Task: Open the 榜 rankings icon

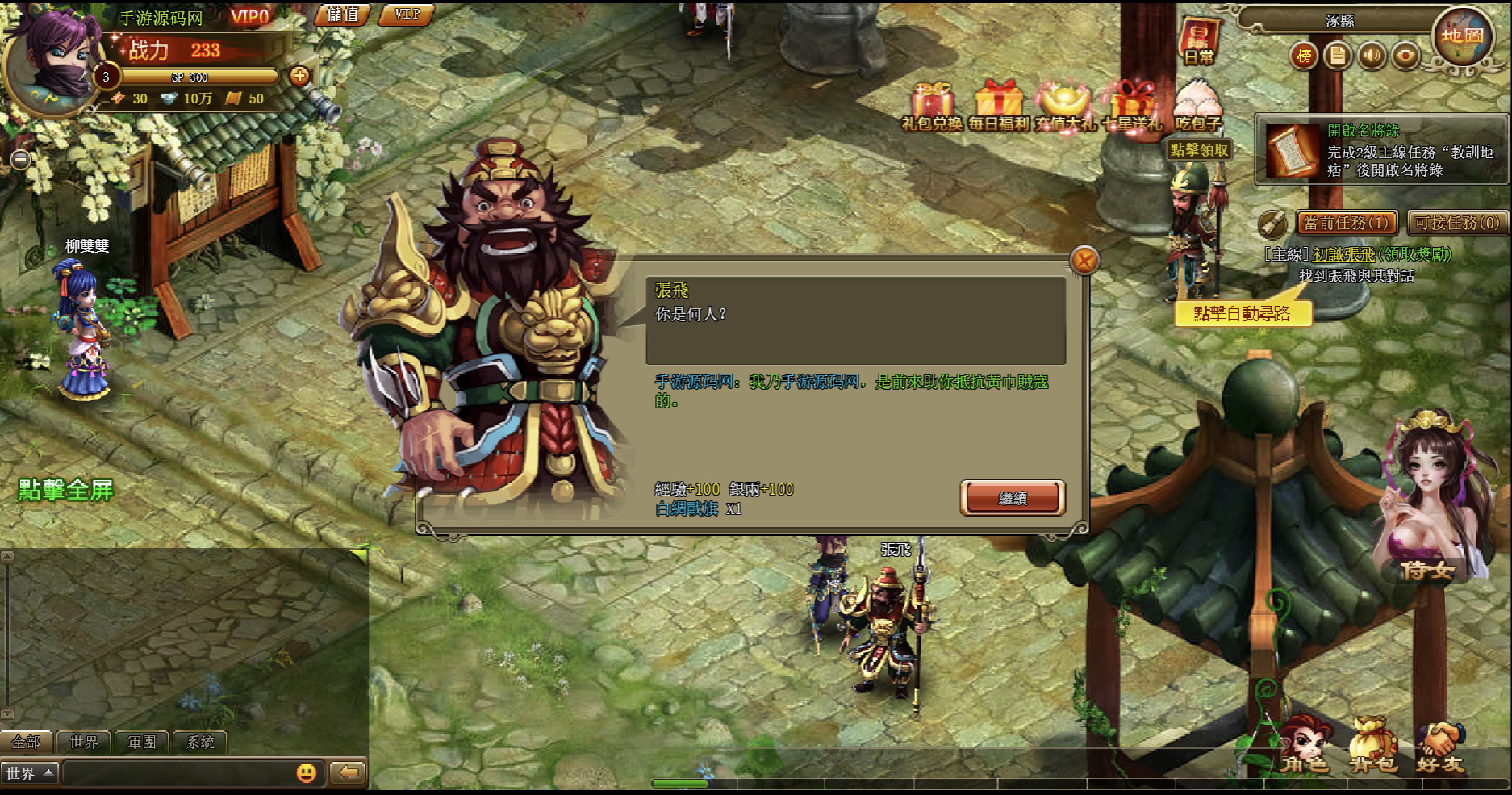Action: click(1304, 56)
